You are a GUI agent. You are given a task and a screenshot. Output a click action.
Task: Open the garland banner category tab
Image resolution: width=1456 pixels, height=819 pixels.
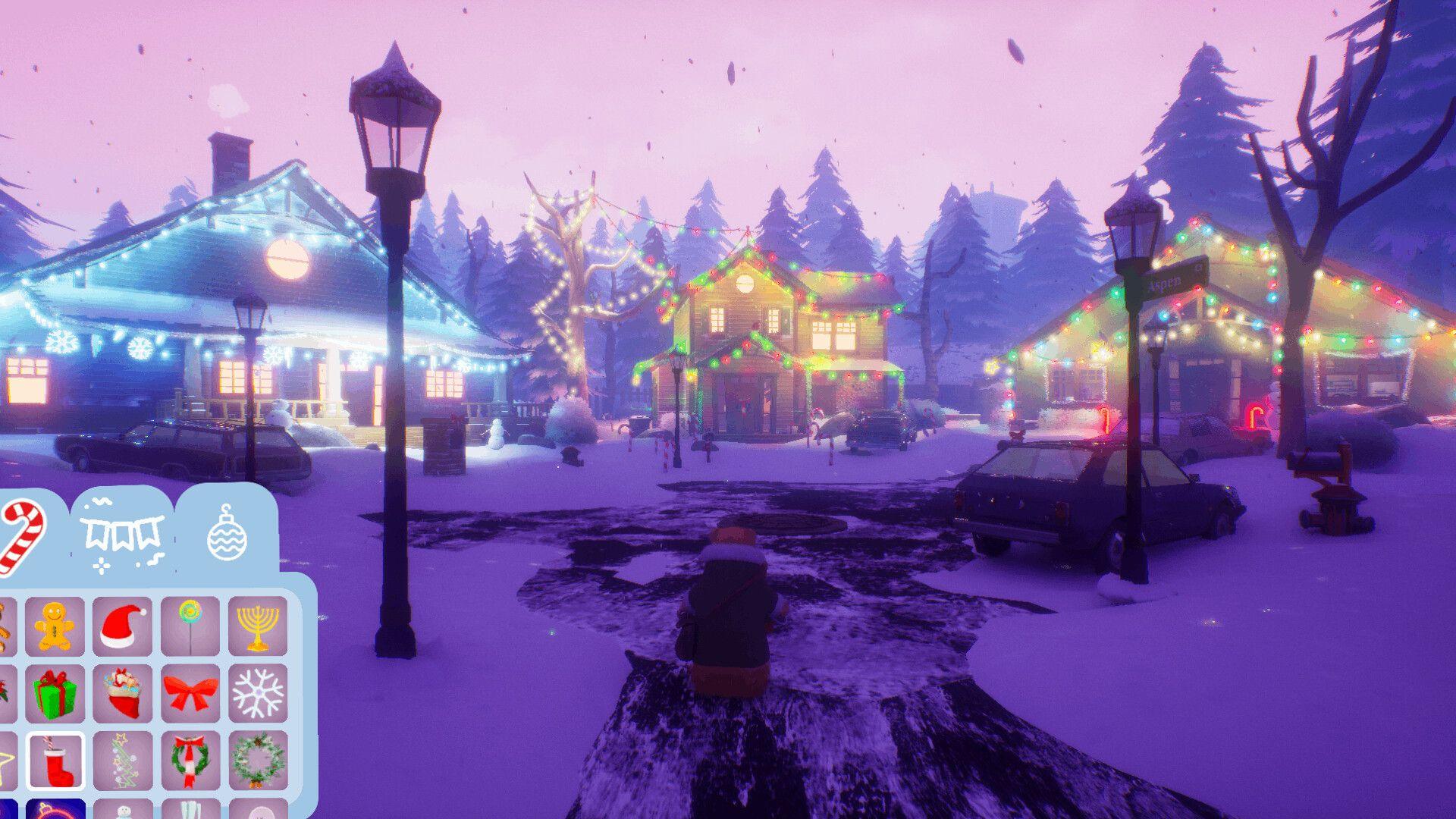(121, 532)
